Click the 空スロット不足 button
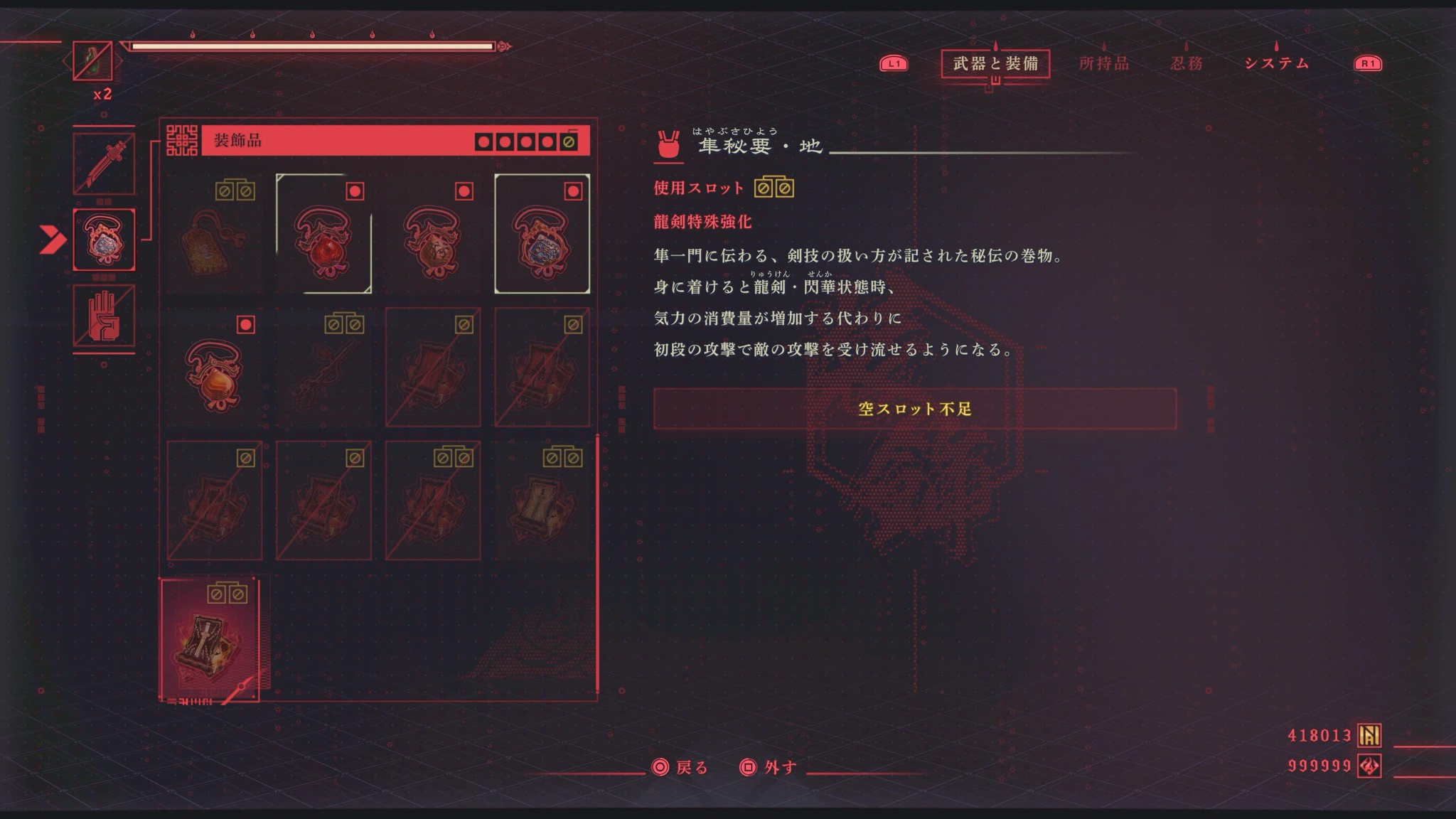1456x819 pixels. 914,409
